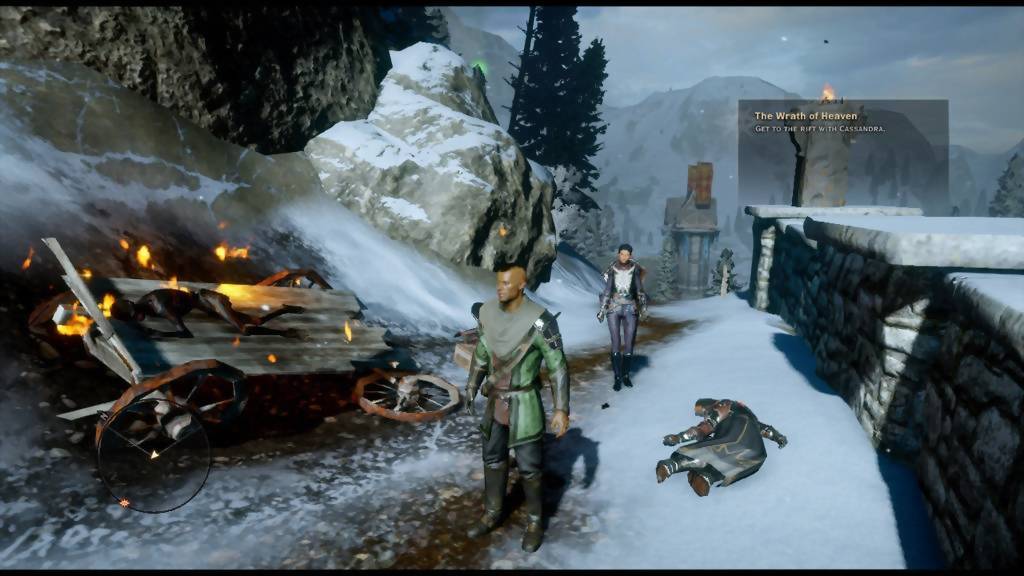1024x576 pixels.
Task: Click the circular minimap radar
Action: click(x=153, y=456)
